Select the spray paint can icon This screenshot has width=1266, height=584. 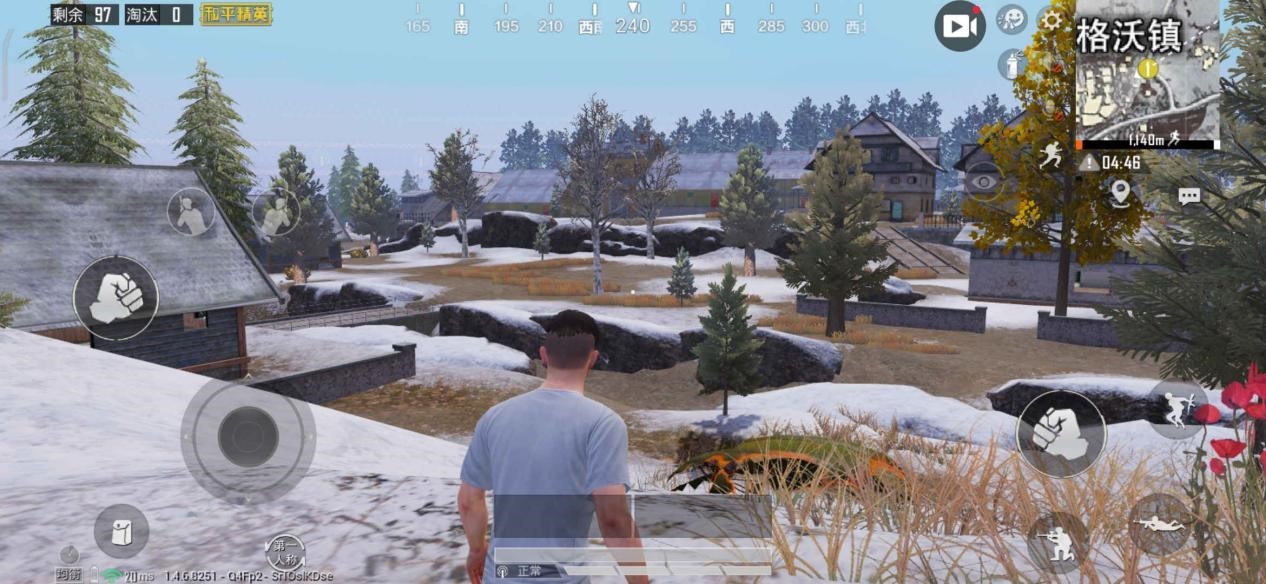pyautogui.click(x=1011, y=64)
